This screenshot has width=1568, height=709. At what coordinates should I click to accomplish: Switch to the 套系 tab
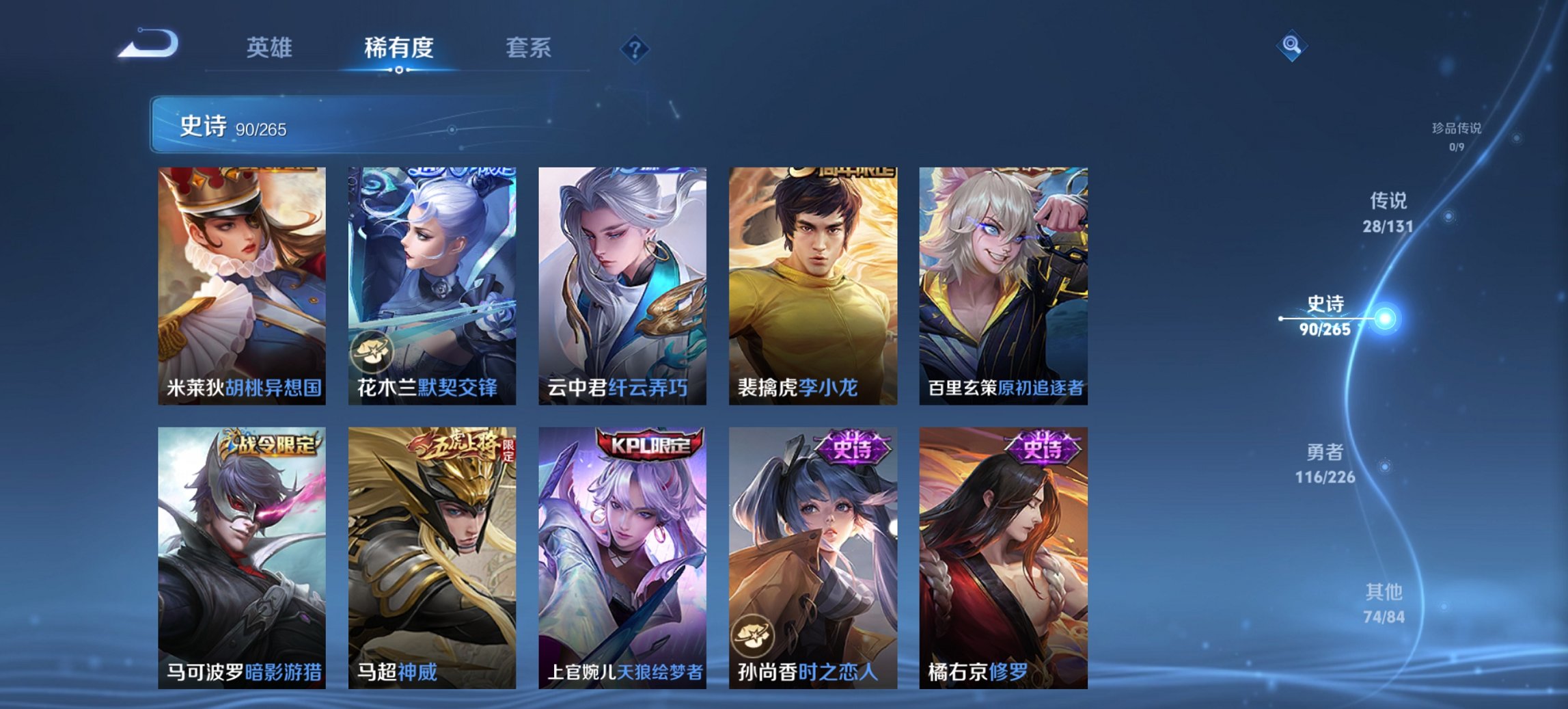528,48
